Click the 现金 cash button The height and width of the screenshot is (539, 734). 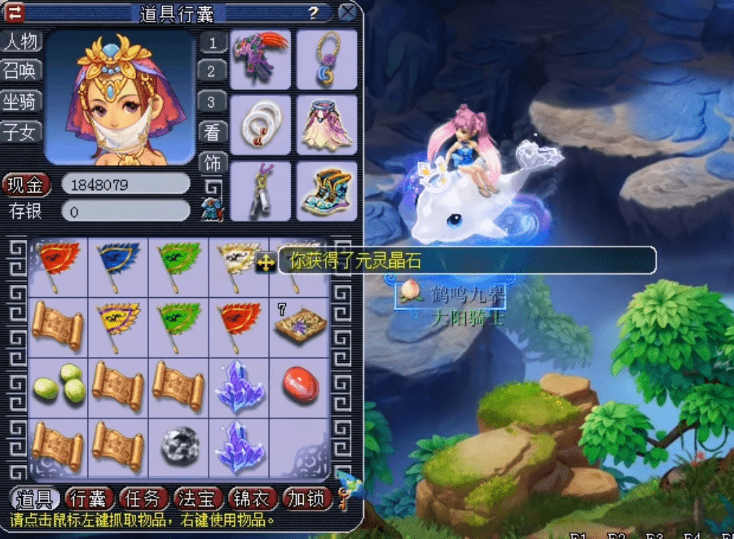pyautogui.click(x=26, y=185)
